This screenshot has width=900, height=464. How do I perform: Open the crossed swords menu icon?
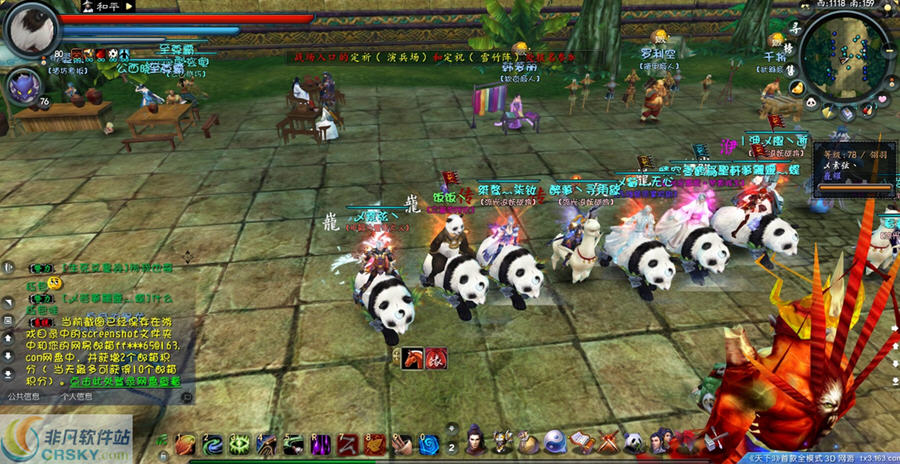point(607,441)
